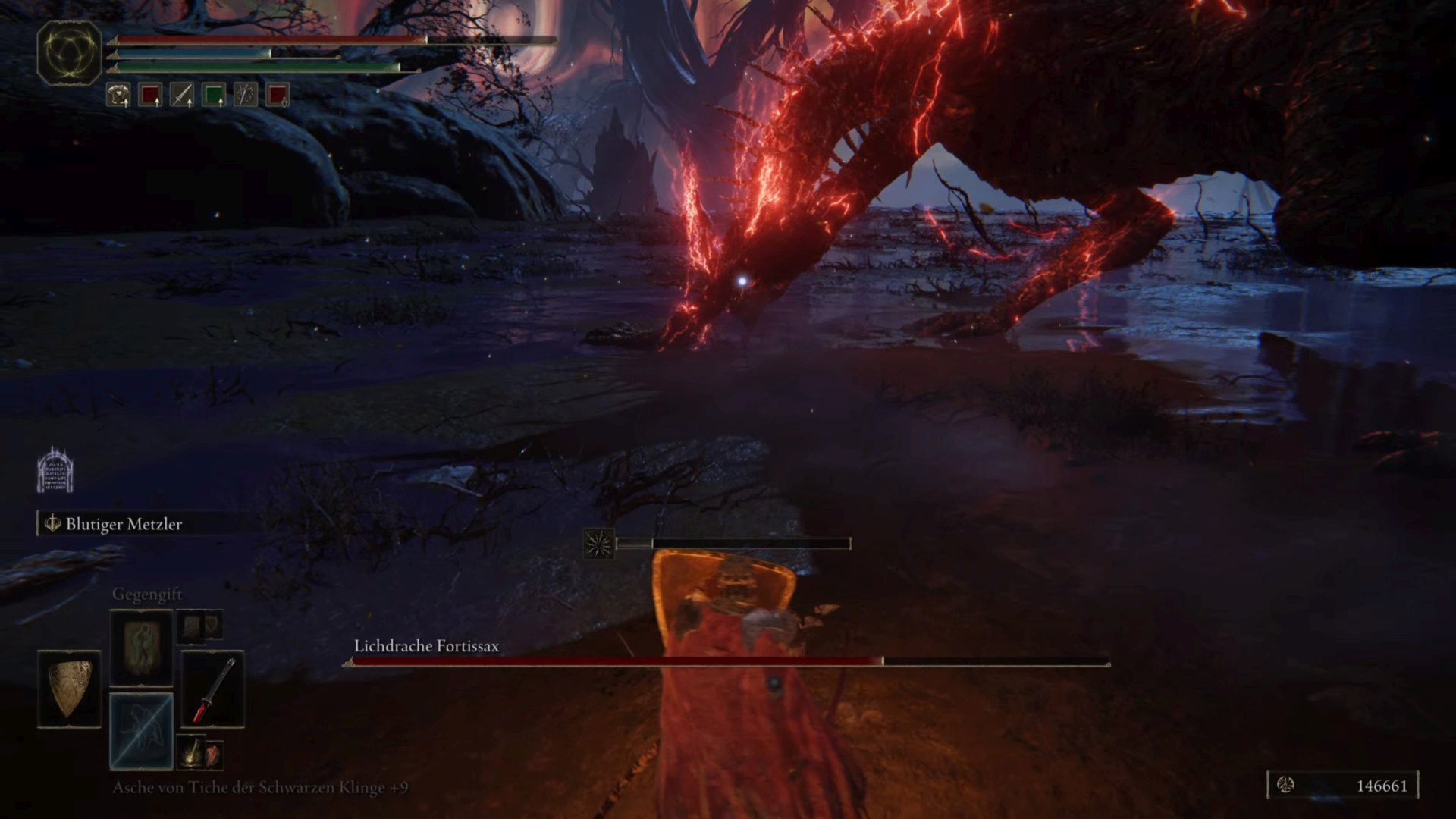Select the armor buff status icon
This screenshot has width=1456, height=819.
118,95
